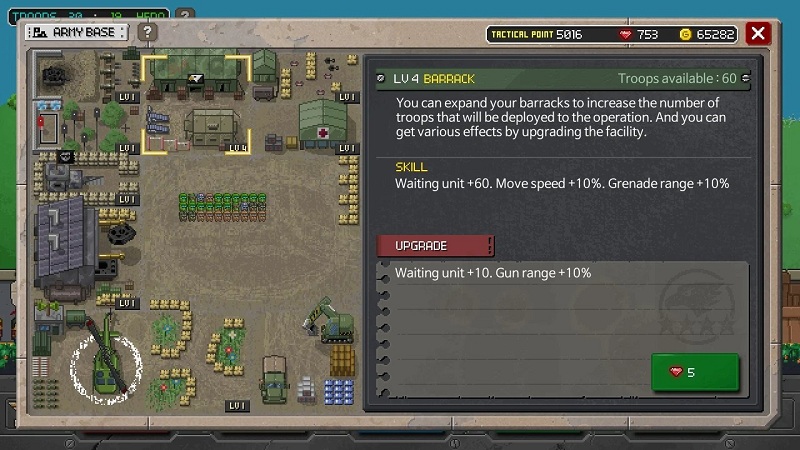800x450 pixels.
Task: Open the Army Base help question mark
Action: coord(147,32)
